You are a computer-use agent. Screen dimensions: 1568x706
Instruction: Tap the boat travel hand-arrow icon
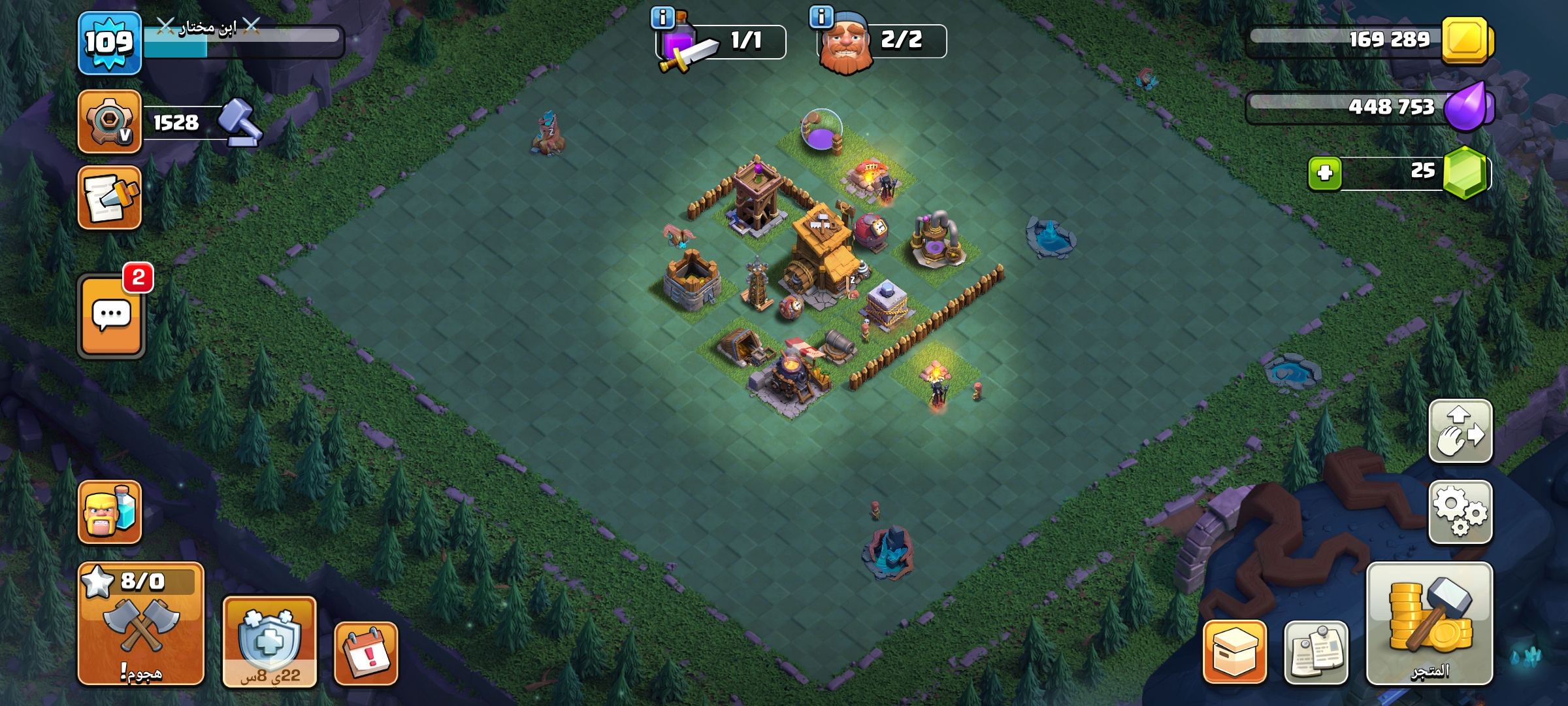[x=1462, y=431]
